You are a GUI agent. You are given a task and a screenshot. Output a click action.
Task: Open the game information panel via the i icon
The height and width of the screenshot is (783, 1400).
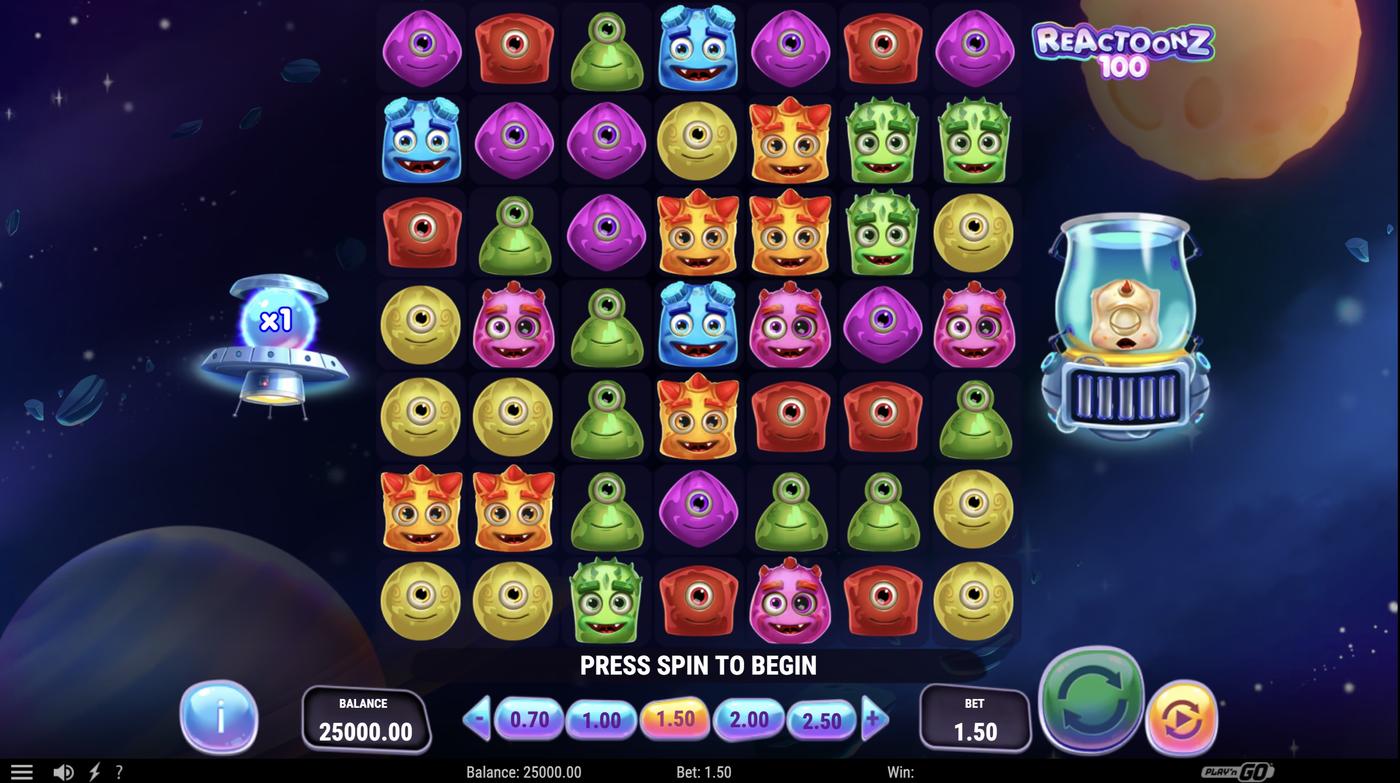(x=218, y=716)
